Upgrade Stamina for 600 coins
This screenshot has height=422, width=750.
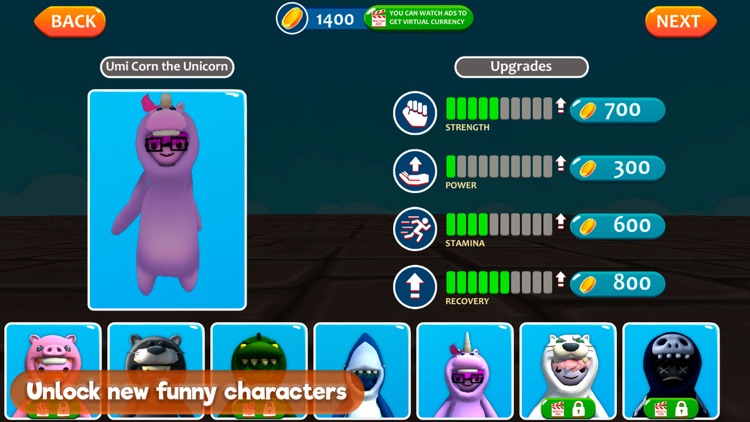(617, 226)
